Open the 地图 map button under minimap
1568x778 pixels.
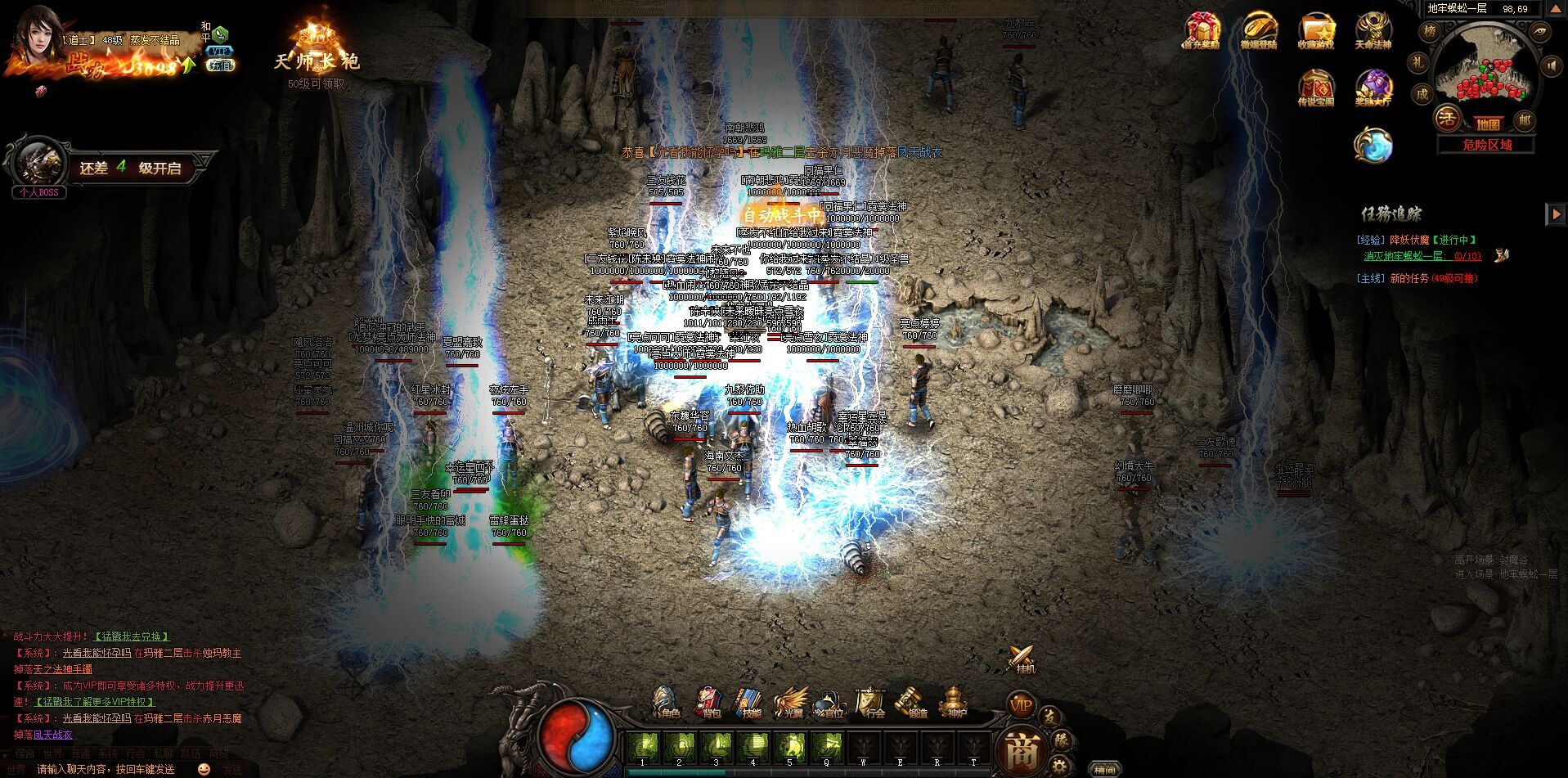click(x=1488, y=124)
